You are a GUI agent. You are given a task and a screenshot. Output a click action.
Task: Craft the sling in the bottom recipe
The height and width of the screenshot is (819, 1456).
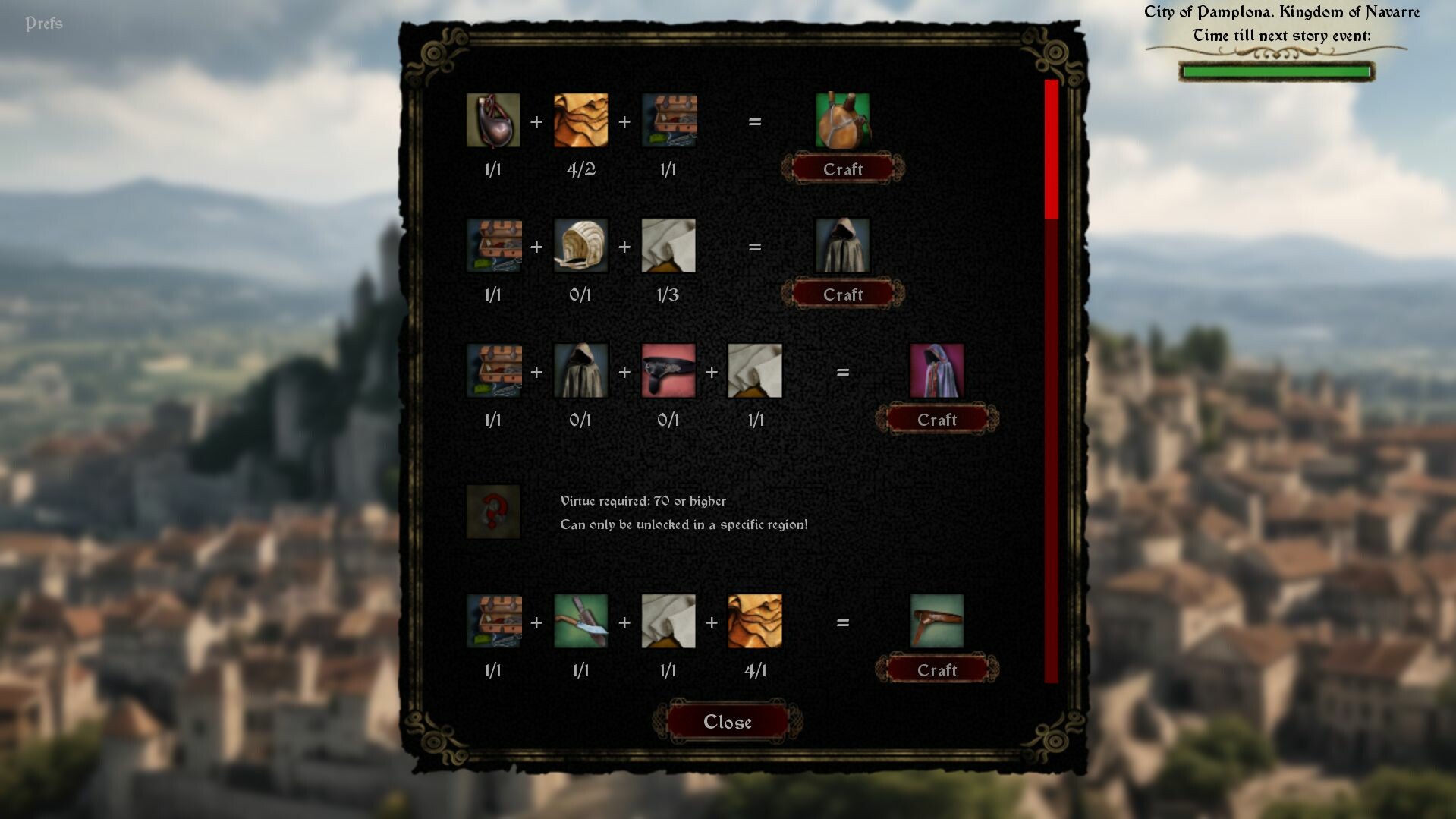[936, 669]
